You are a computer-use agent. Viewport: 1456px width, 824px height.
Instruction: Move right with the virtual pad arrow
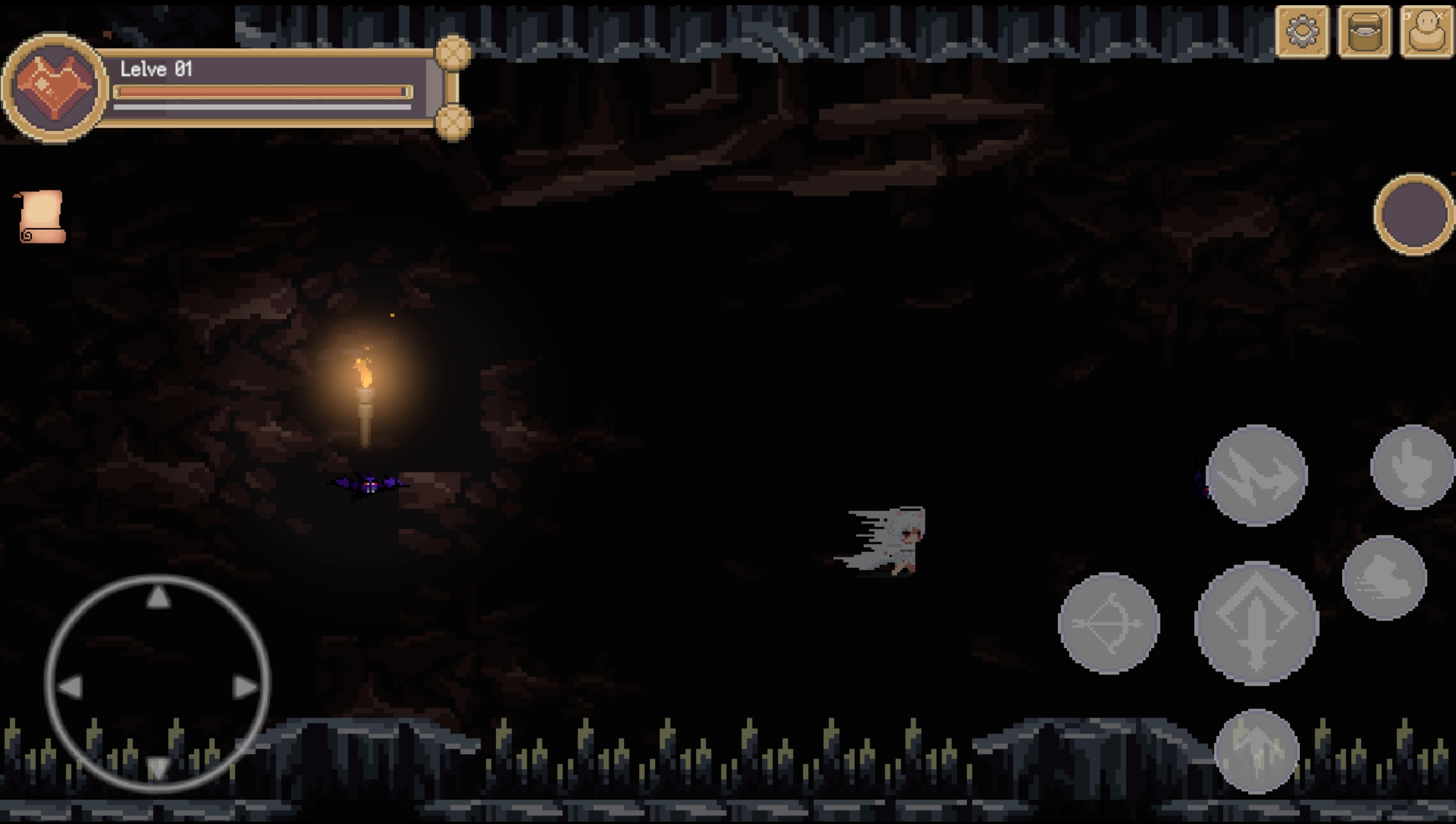click(245, 688)
